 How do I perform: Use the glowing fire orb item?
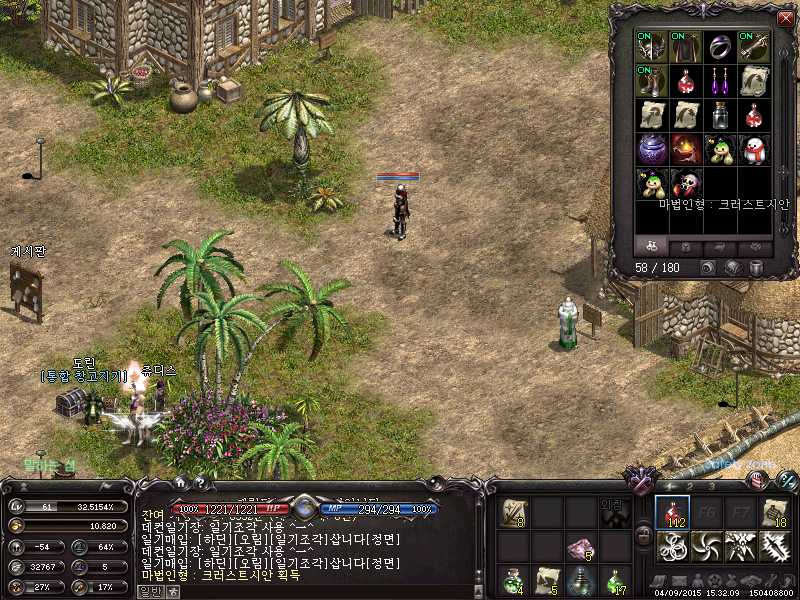[x=686, y=149]
